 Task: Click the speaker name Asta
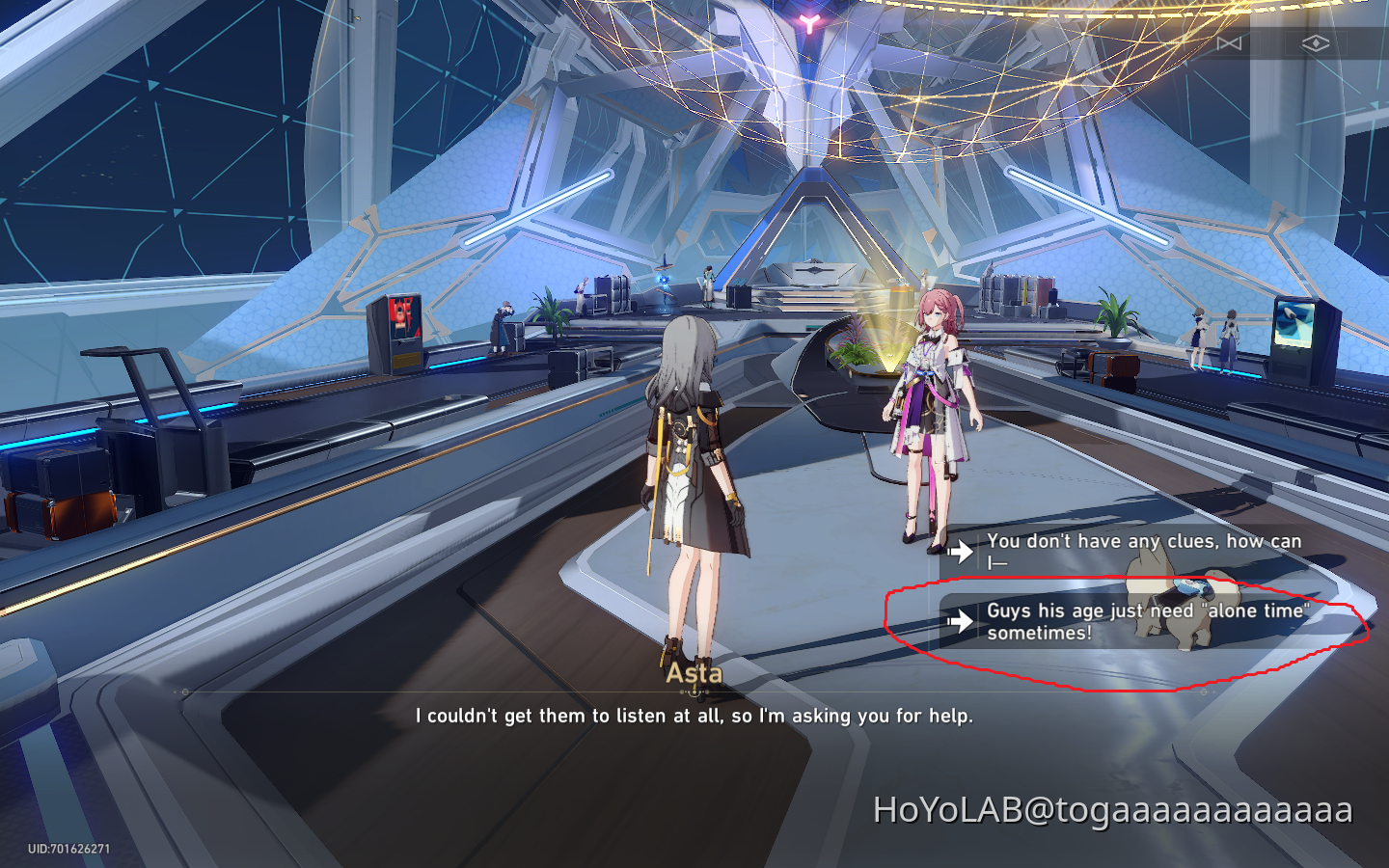pyautogui.click(x=696, y=674)
